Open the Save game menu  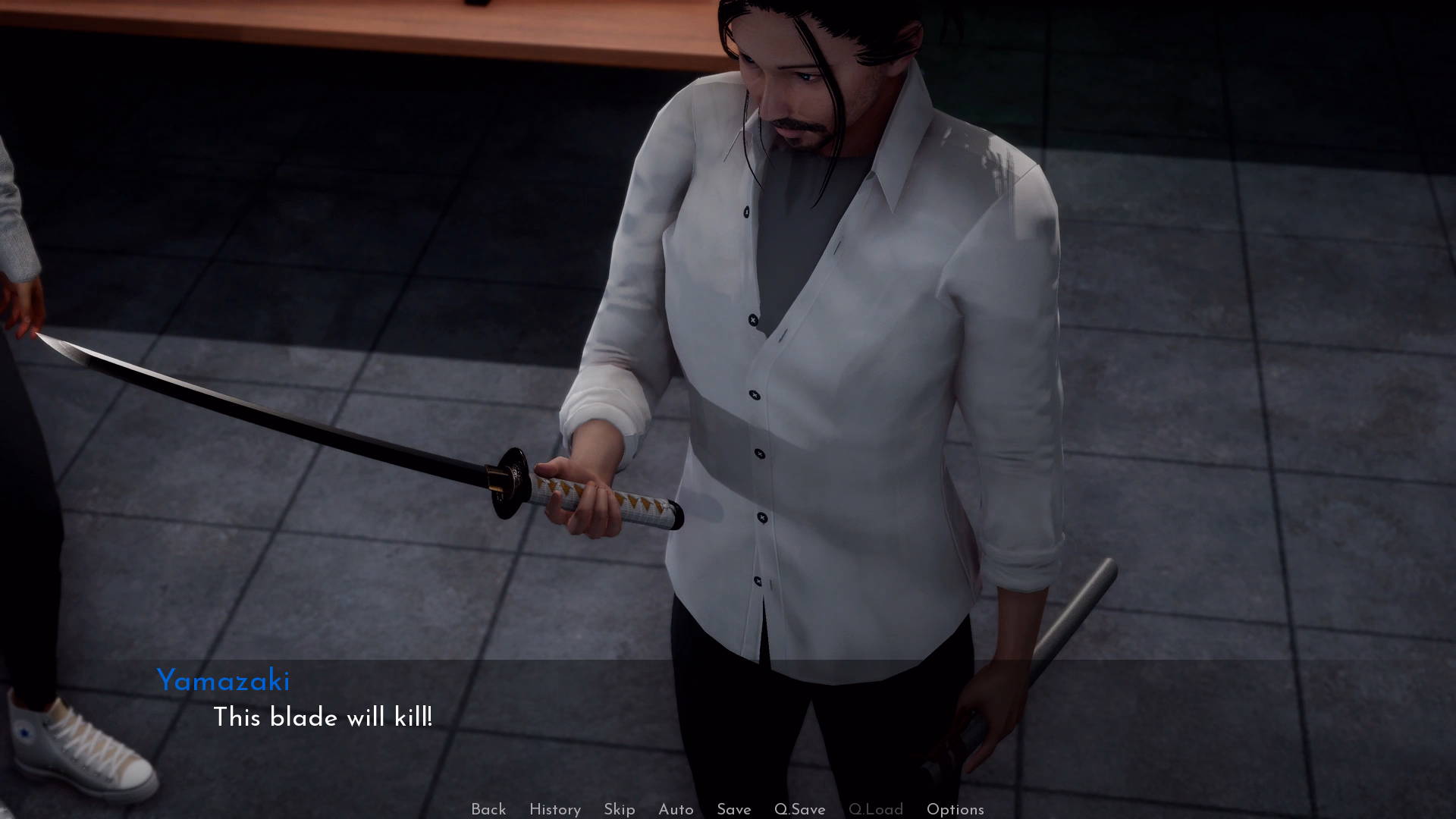click(733, 809)
